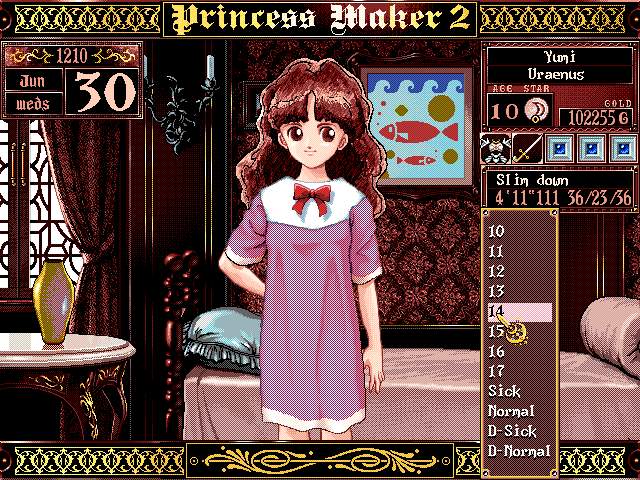Viewport: 640px width, 480px height.
Task: Choose the D-Normal entry
Action: [x=518, y=451]
